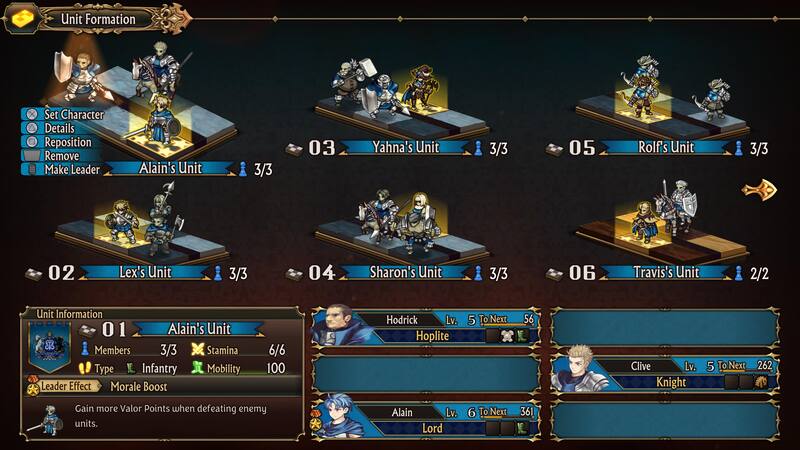Click the Alain's Unit name banner

181,168
